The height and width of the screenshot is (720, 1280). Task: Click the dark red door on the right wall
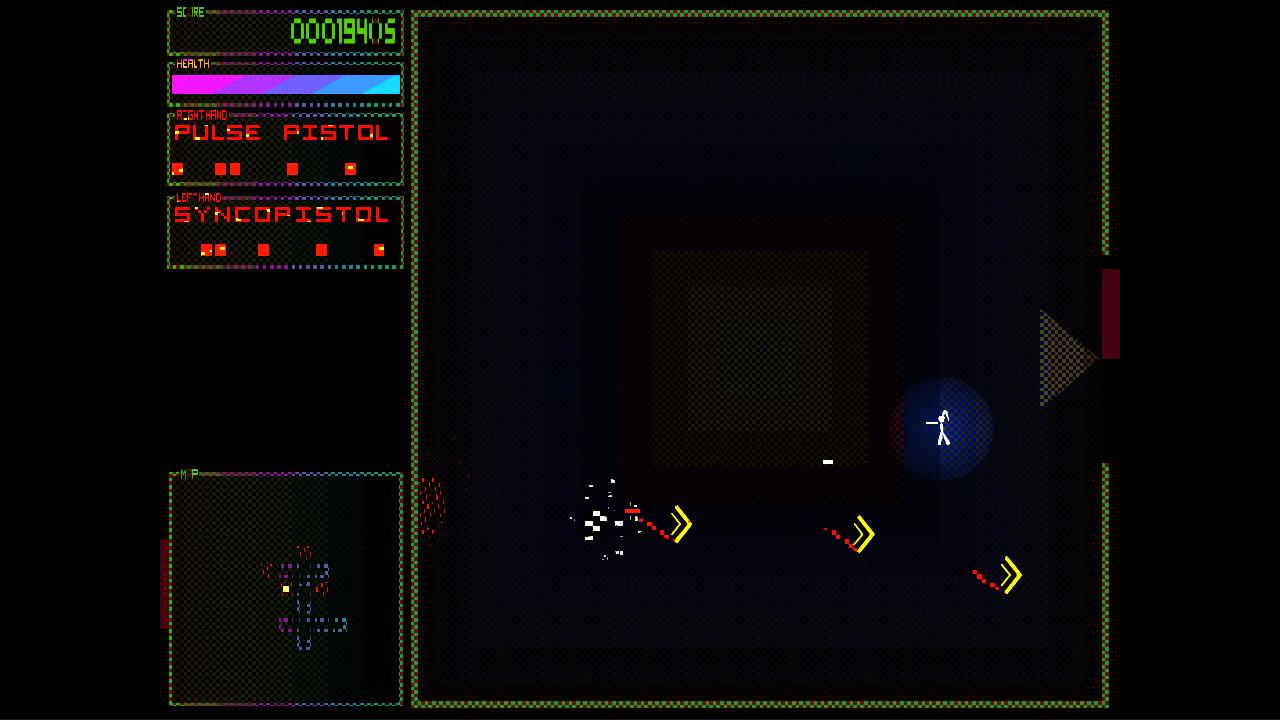1109,315
